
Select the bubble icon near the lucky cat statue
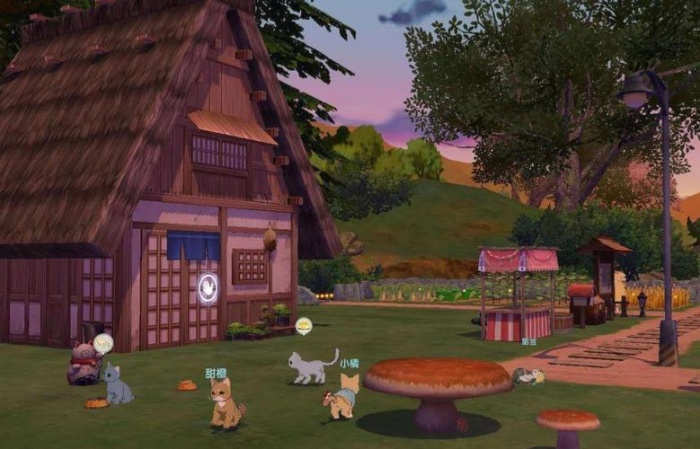[x=102, y=343]
